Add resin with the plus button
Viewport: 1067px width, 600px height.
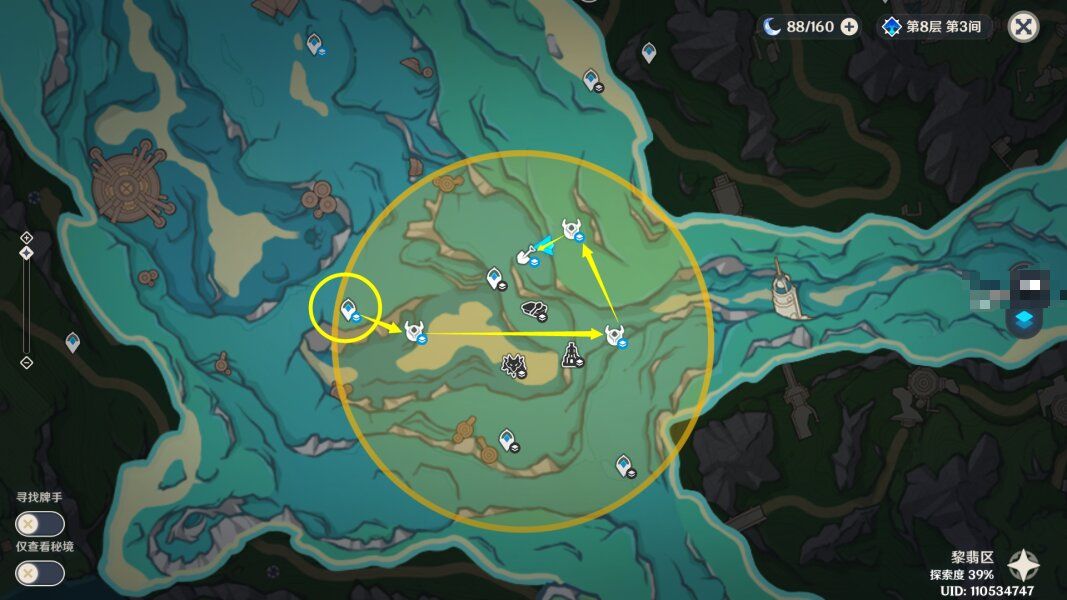point(849,27)
